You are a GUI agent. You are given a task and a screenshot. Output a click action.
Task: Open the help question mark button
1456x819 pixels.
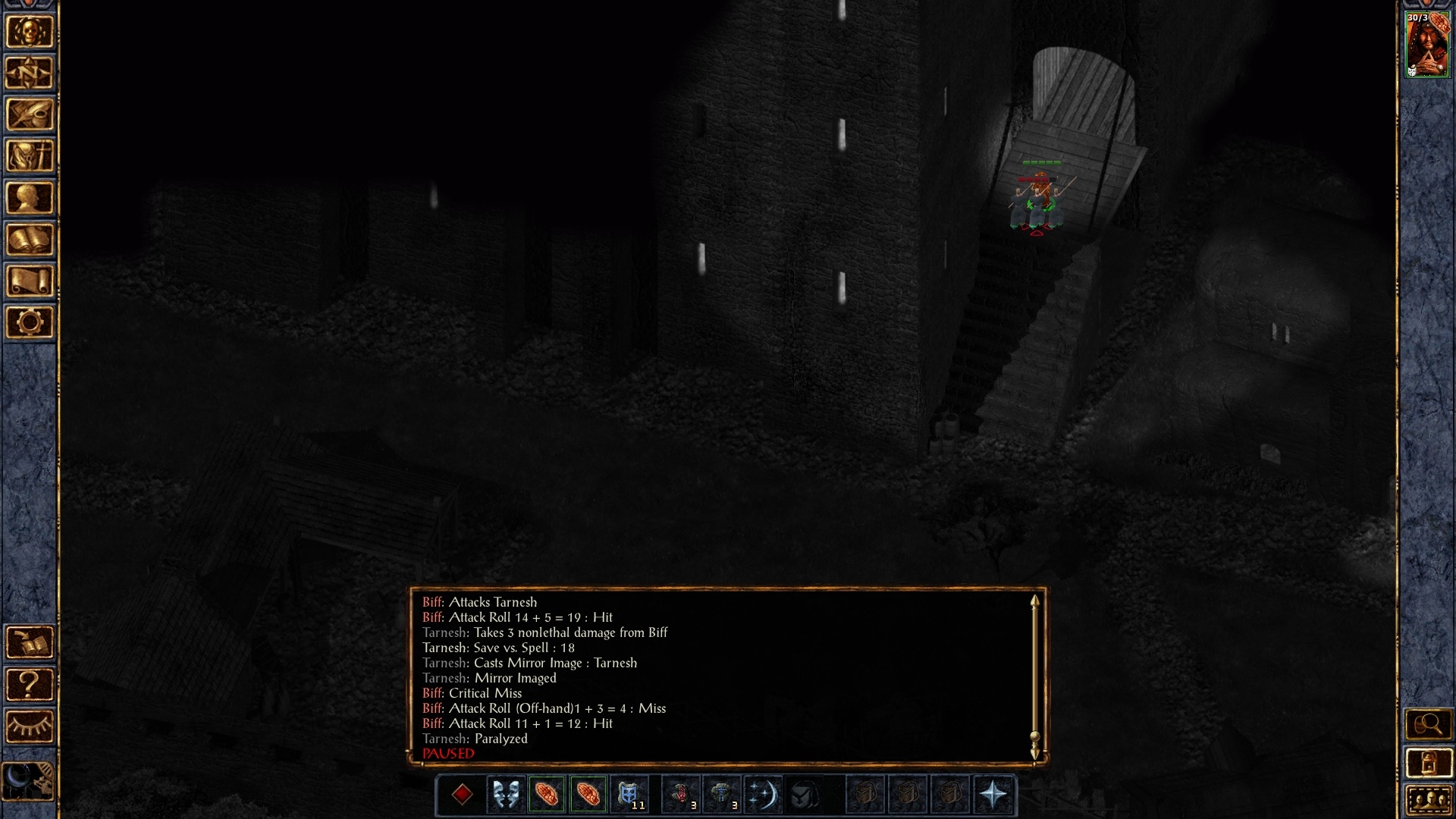(x=30, y=685)
